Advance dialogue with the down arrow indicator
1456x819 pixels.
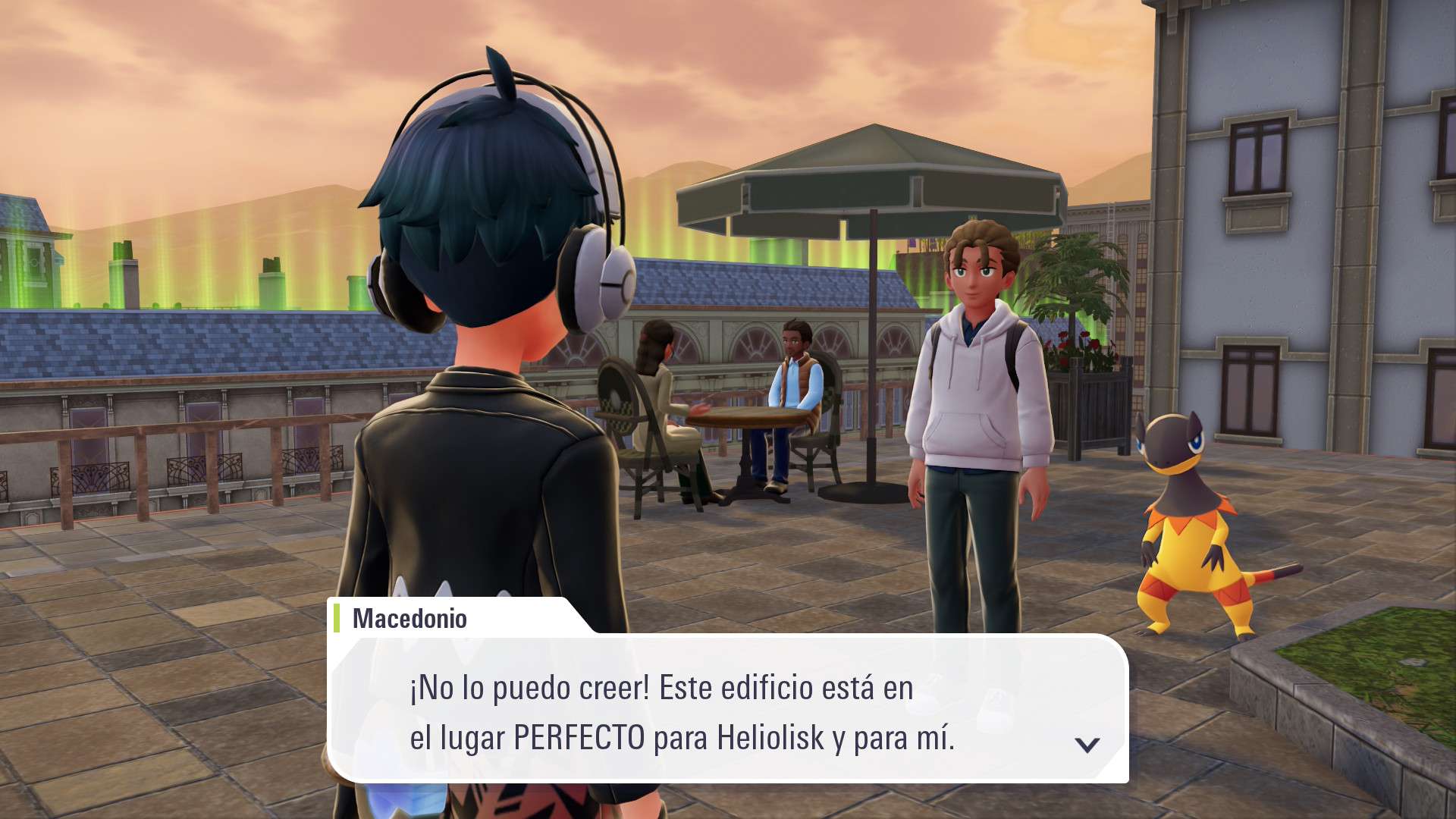click(x=1087, y=745)
